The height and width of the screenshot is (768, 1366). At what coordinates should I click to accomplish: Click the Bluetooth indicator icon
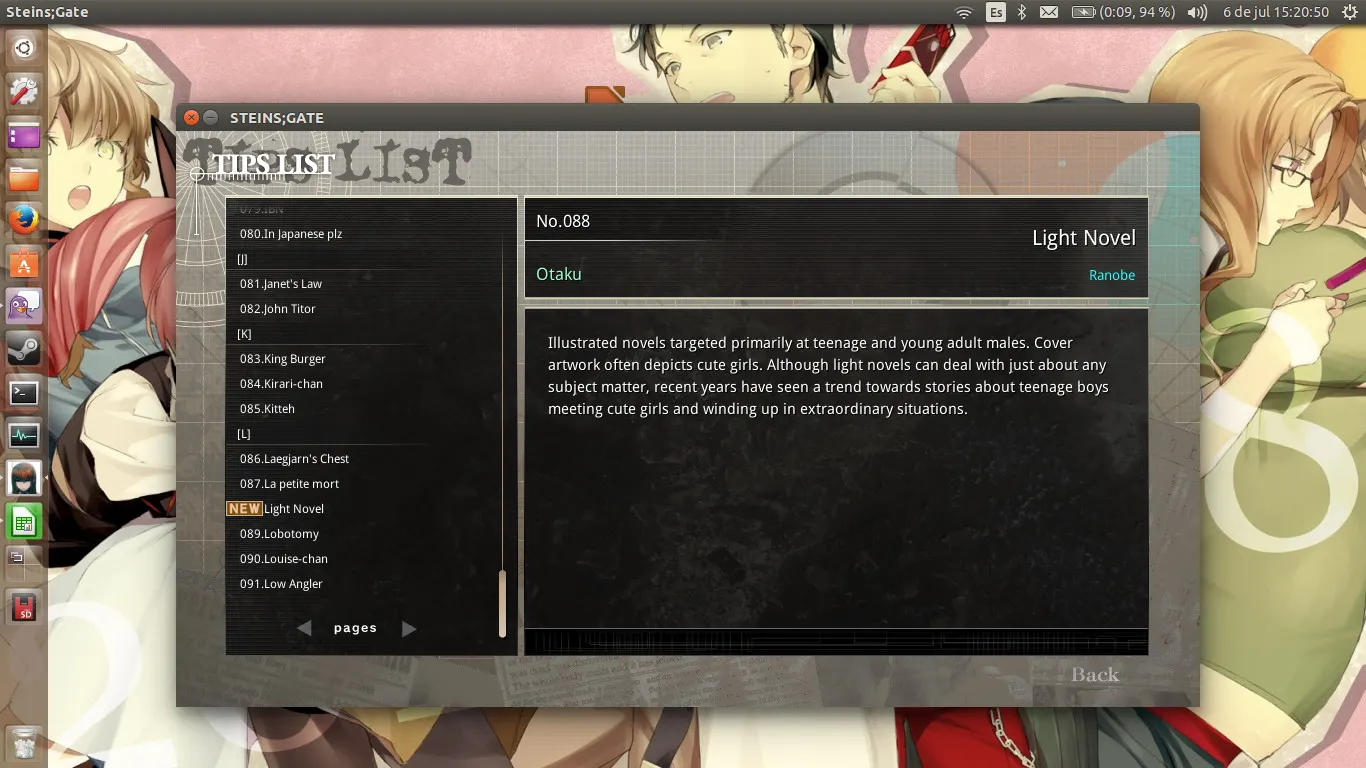[1022, 11]
